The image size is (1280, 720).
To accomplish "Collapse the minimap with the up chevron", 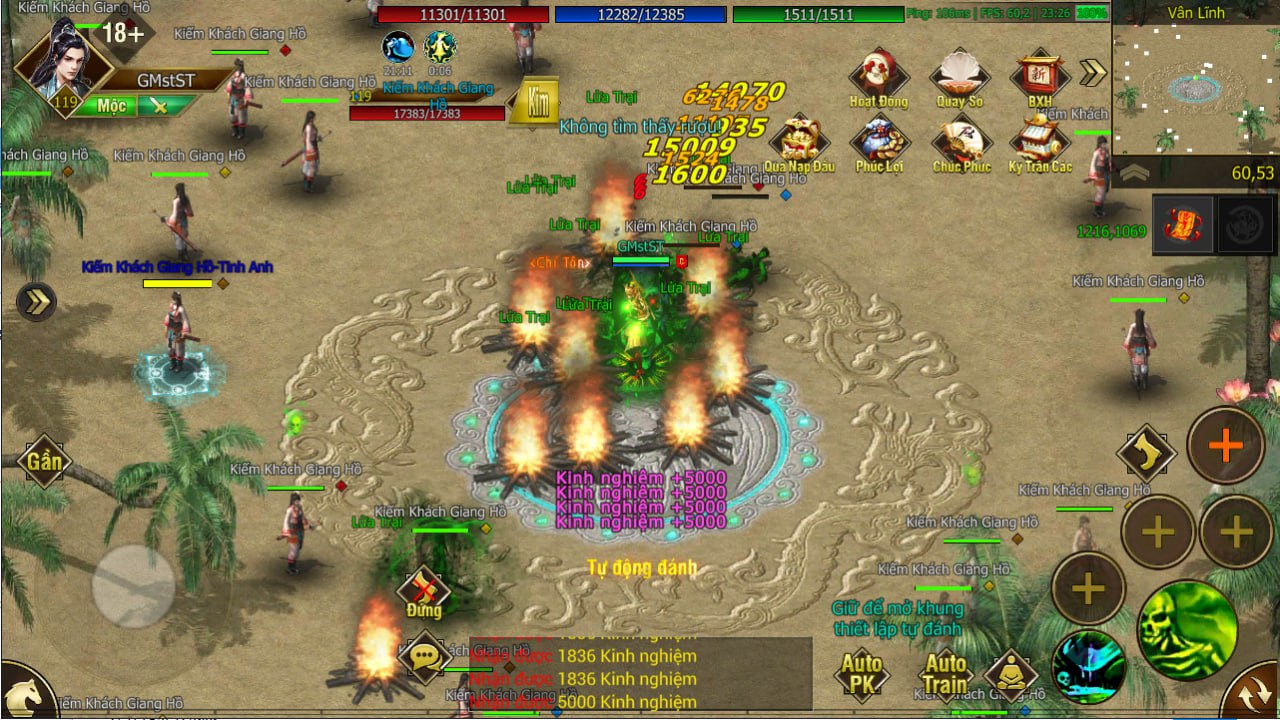I will pos(1133,173).
